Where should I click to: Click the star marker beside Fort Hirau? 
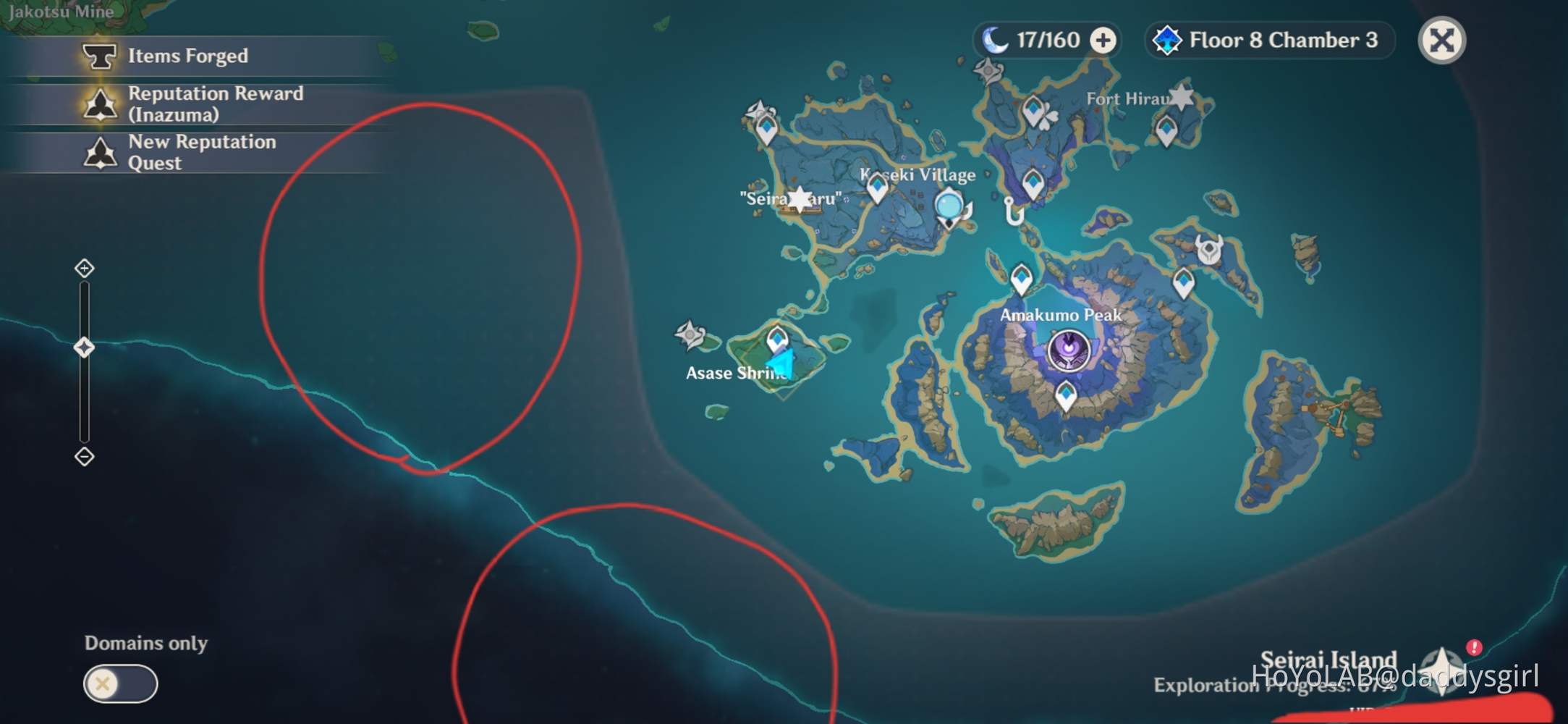[1182, 96]
